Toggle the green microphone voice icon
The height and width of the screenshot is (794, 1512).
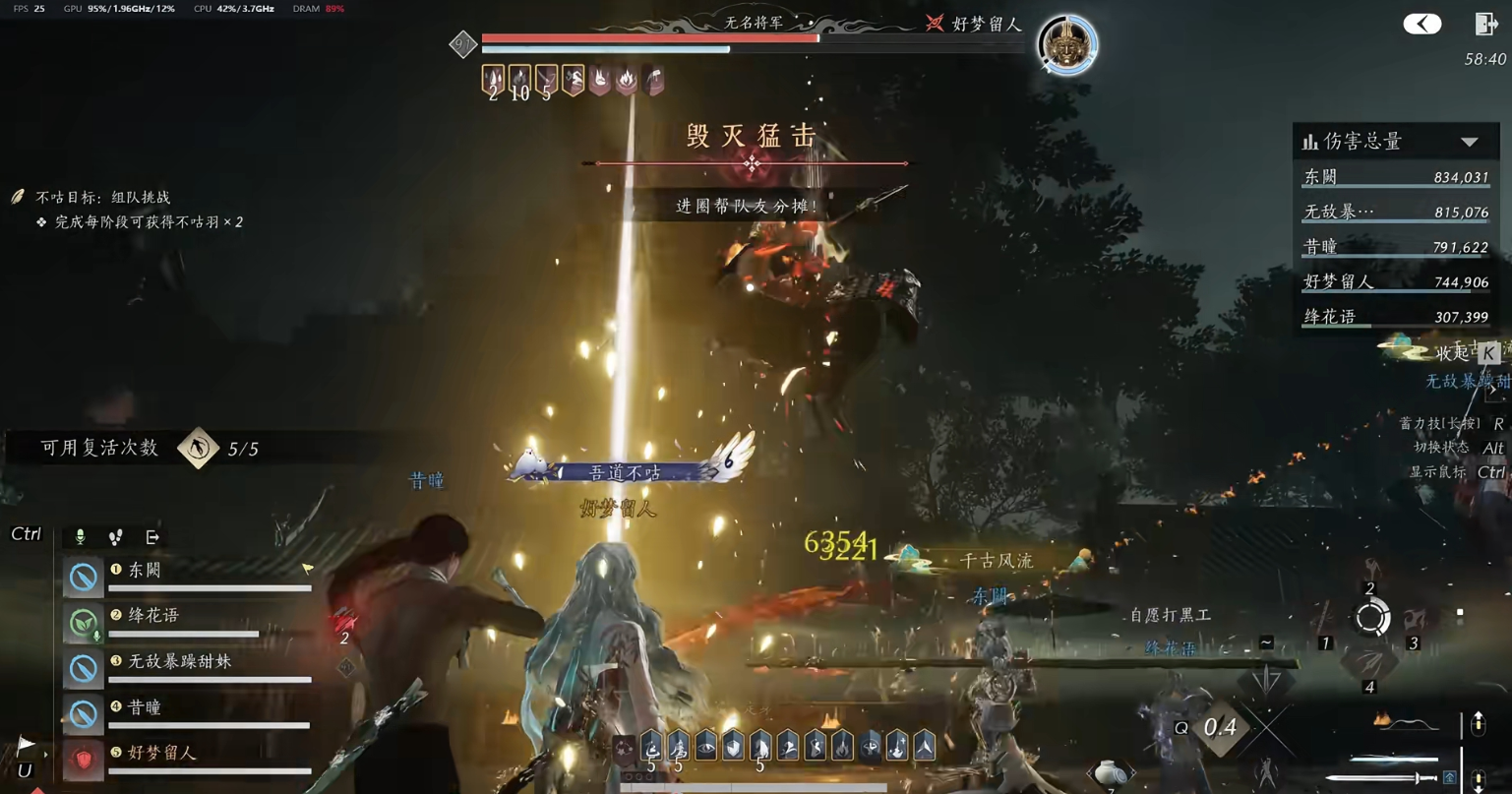tap(81, 536)
